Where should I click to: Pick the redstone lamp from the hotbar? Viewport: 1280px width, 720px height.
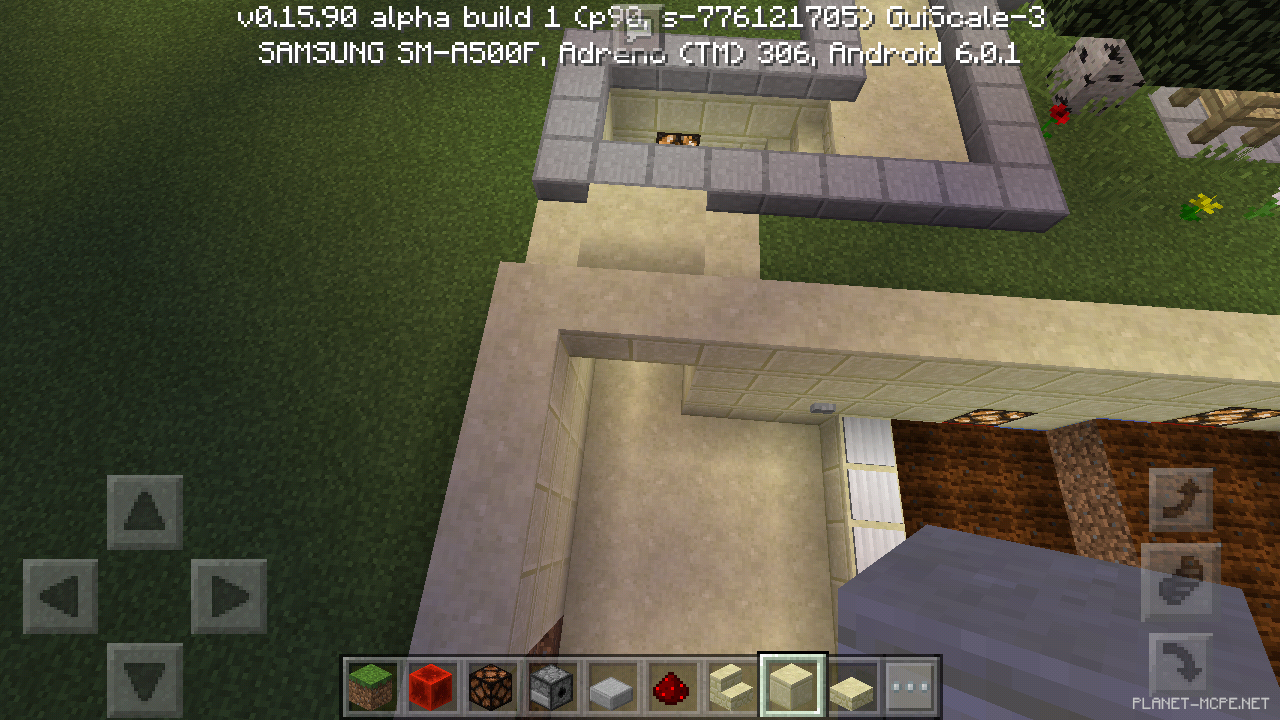tap(491, 686)
